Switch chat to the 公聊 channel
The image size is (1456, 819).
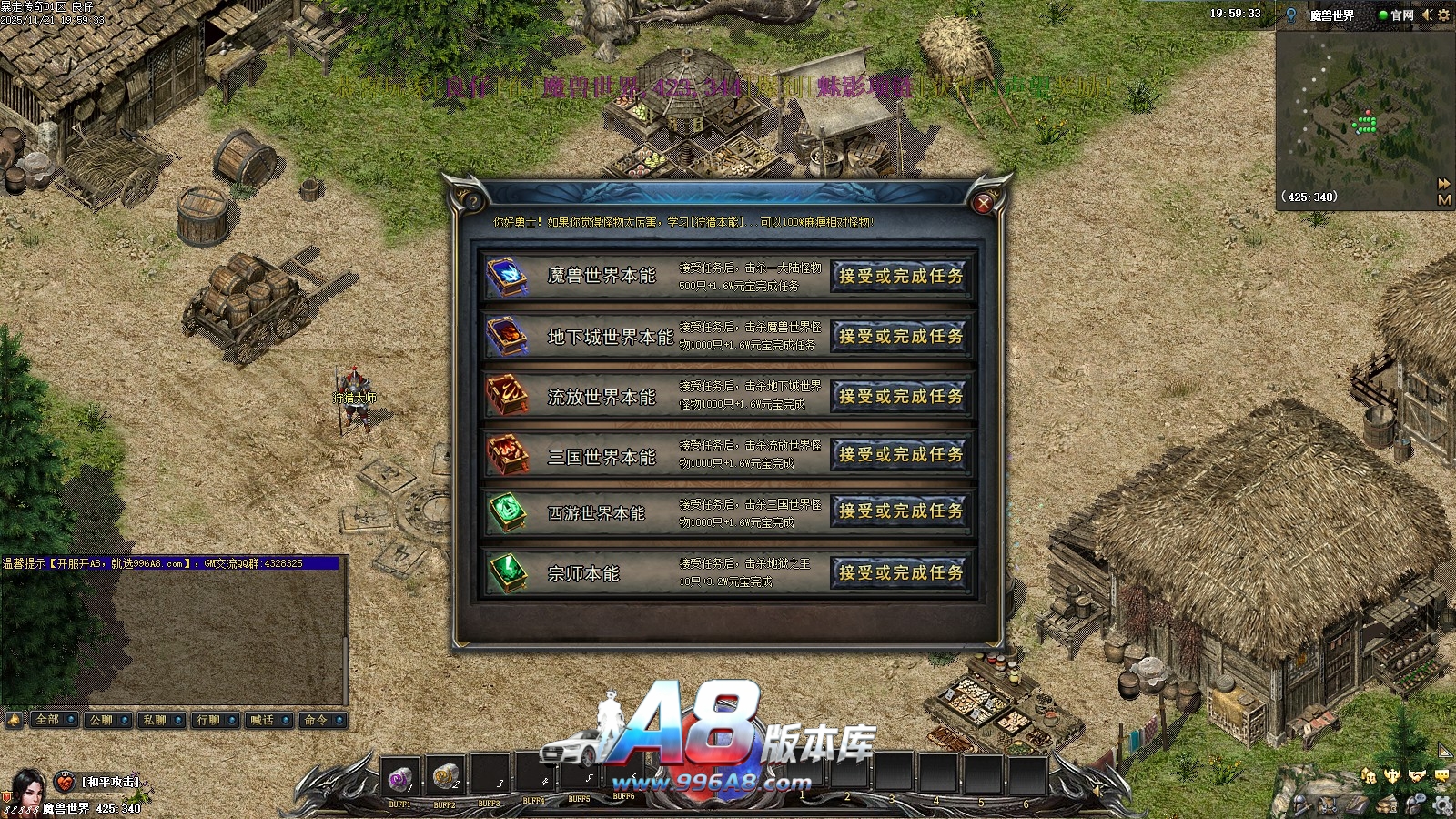point(106,720)
